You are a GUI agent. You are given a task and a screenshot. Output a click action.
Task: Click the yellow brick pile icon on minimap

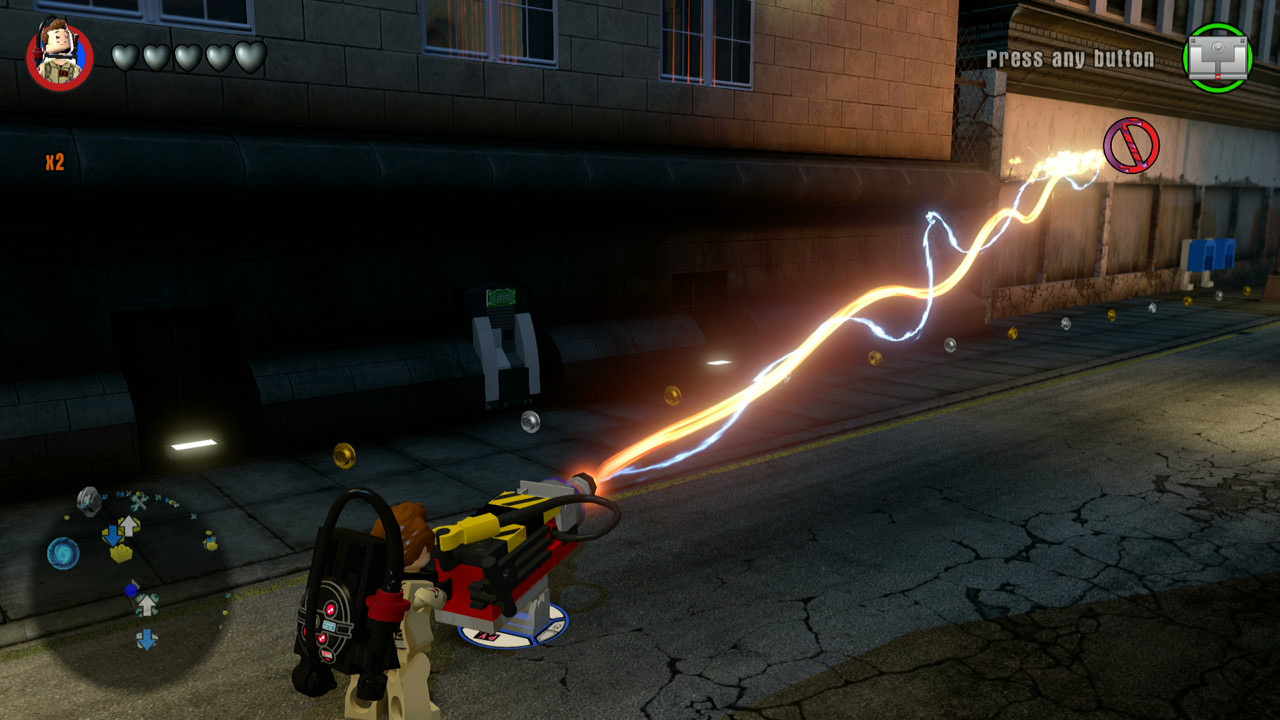121,553
